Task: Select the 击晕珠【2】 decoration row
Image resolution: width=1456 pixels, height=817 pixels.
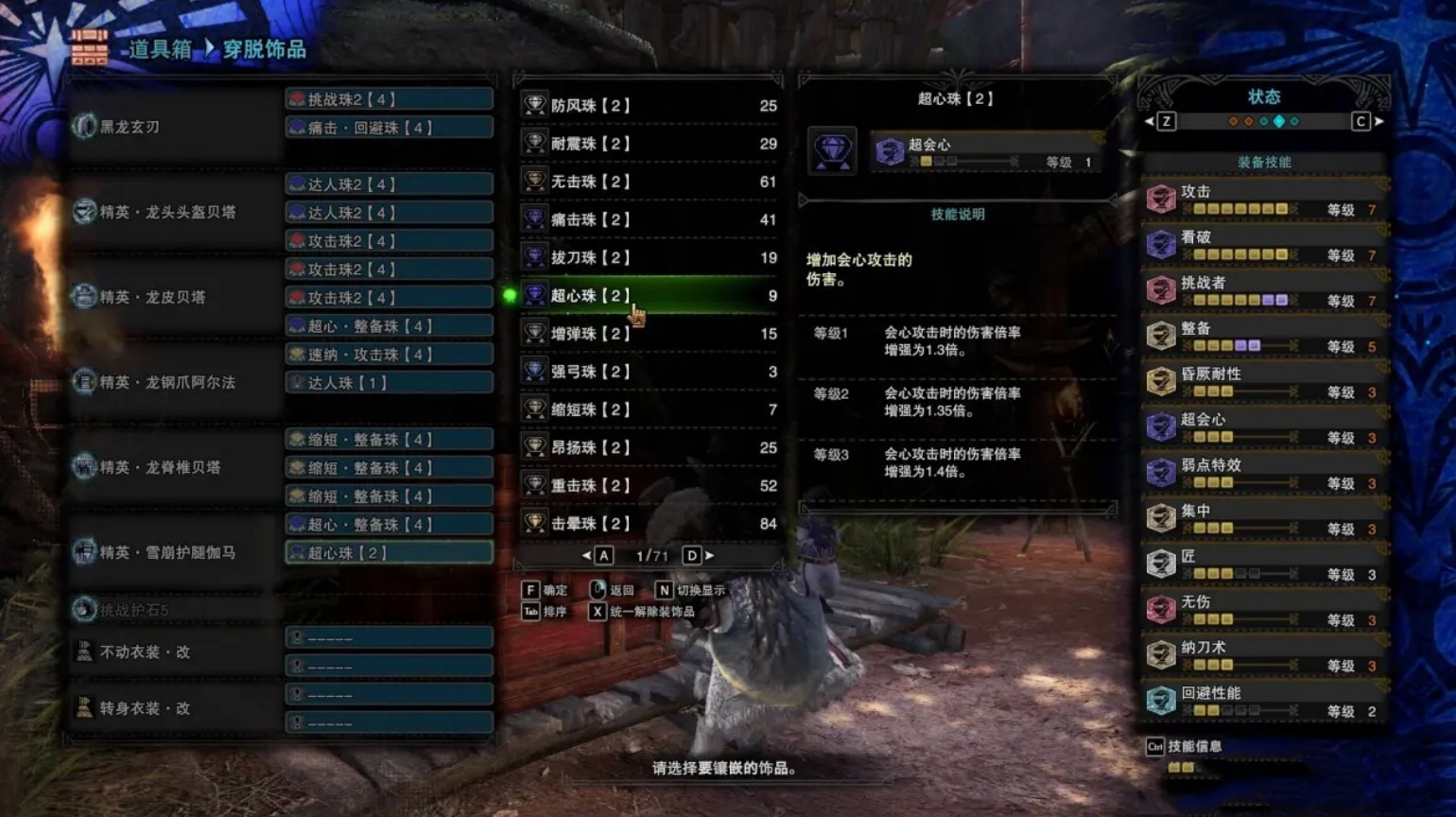Action: point(649,523)
